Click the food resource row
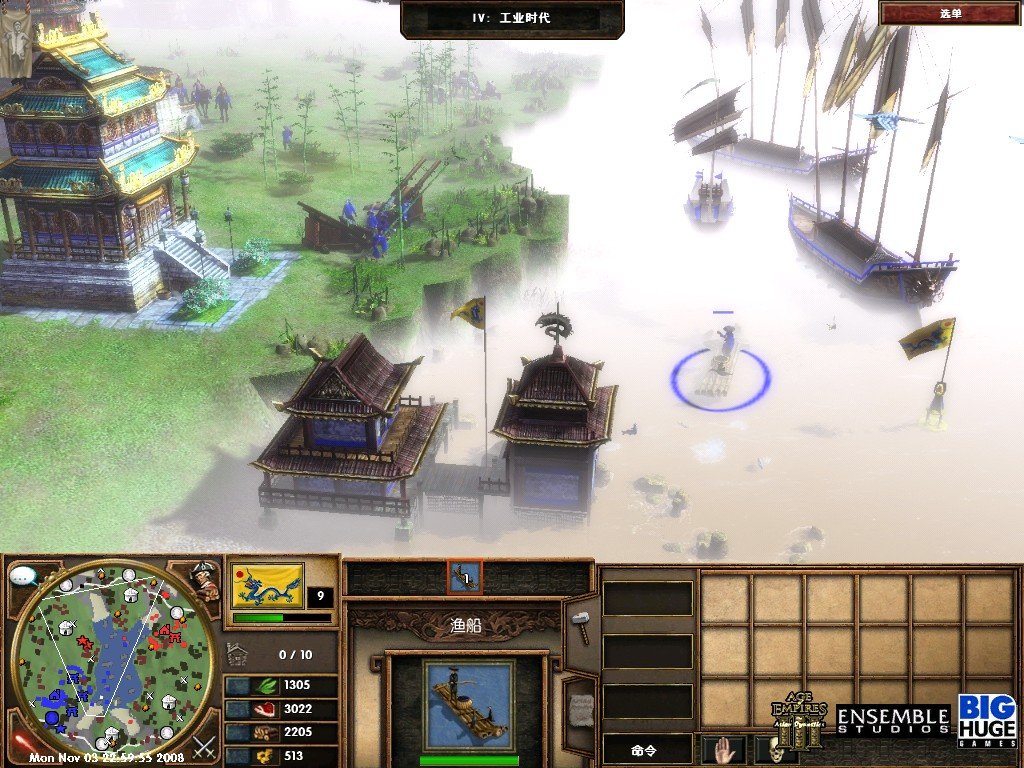 coord(281,709)
